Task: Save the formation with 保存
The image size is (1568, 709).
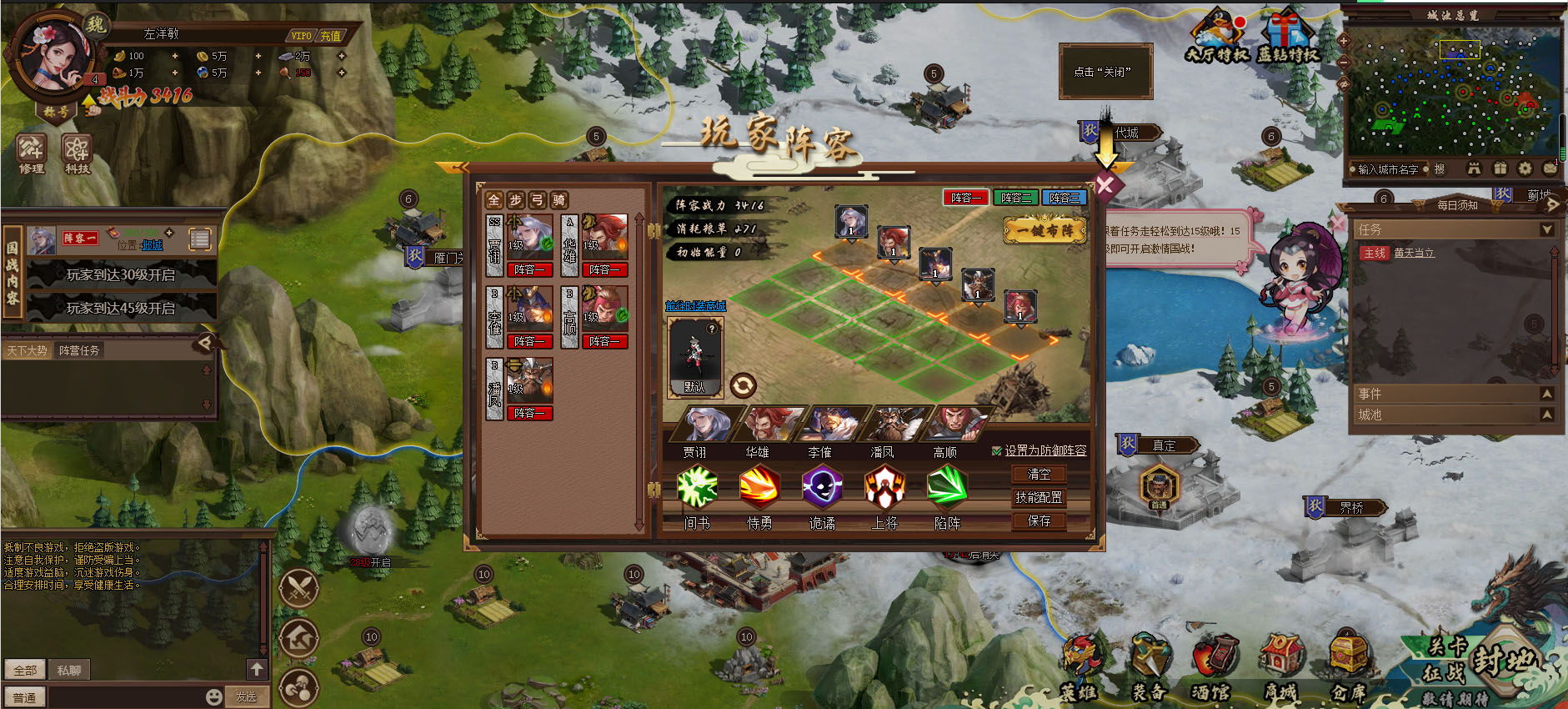Action: [1039, 520]
